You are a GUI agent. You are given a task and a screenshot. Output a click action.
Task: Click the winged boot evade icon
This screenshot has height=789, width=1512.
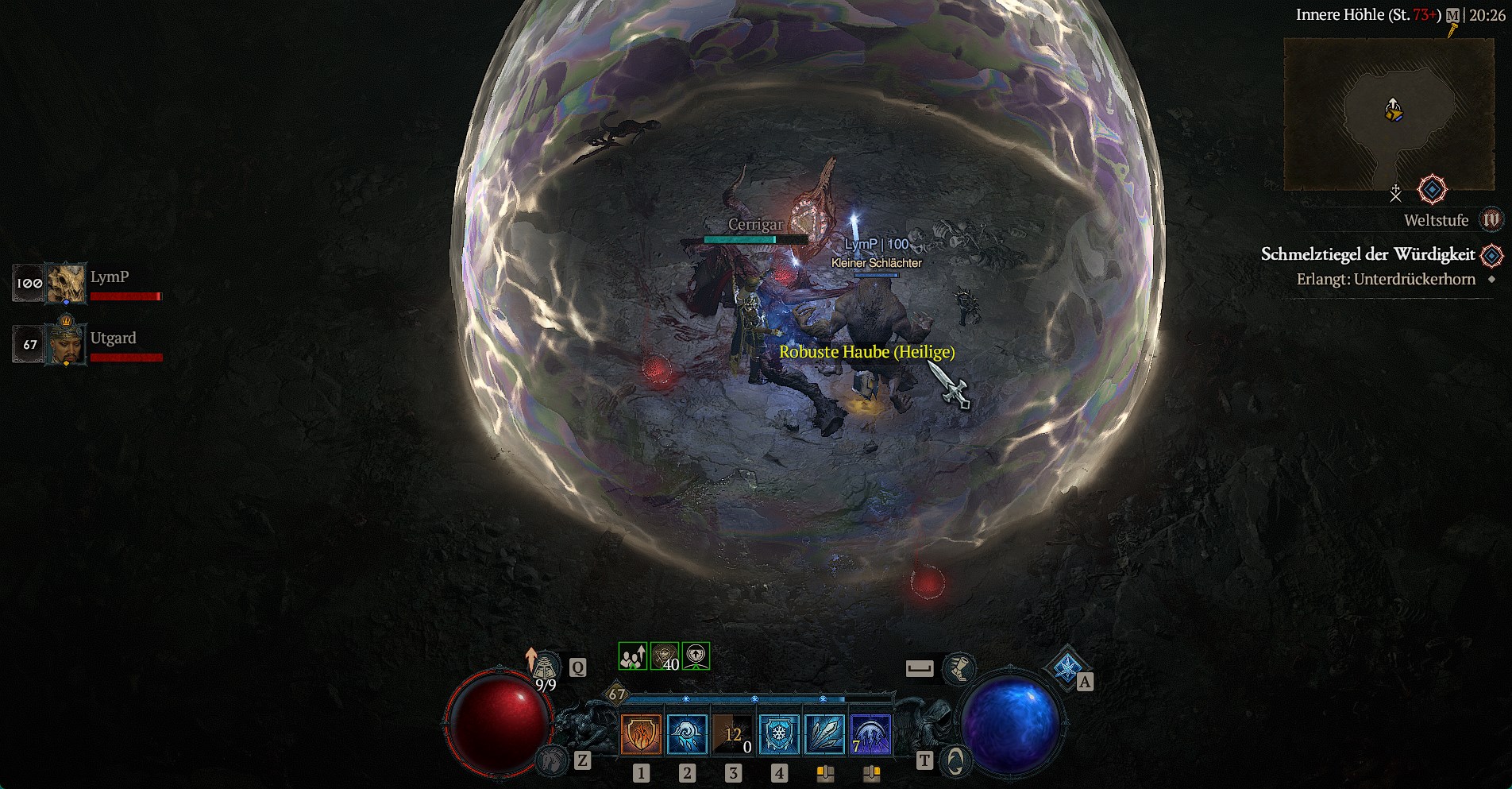(x=958, y=668)
